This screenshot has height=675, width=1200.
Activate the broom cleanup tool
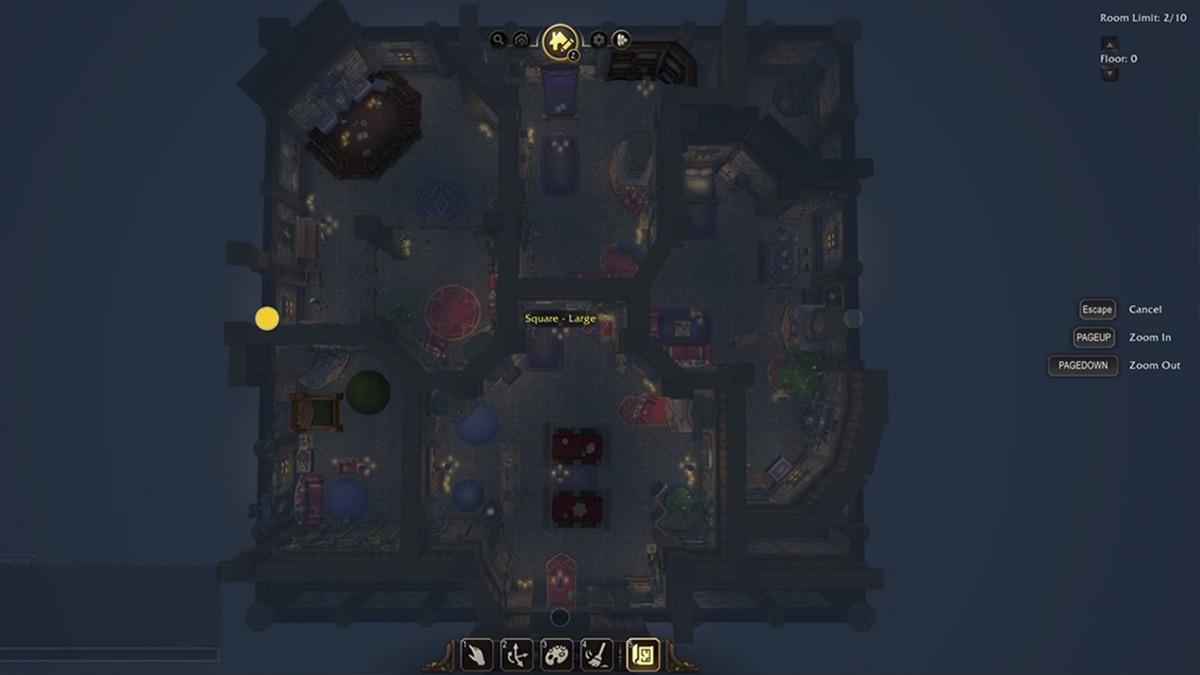point(597,655)
